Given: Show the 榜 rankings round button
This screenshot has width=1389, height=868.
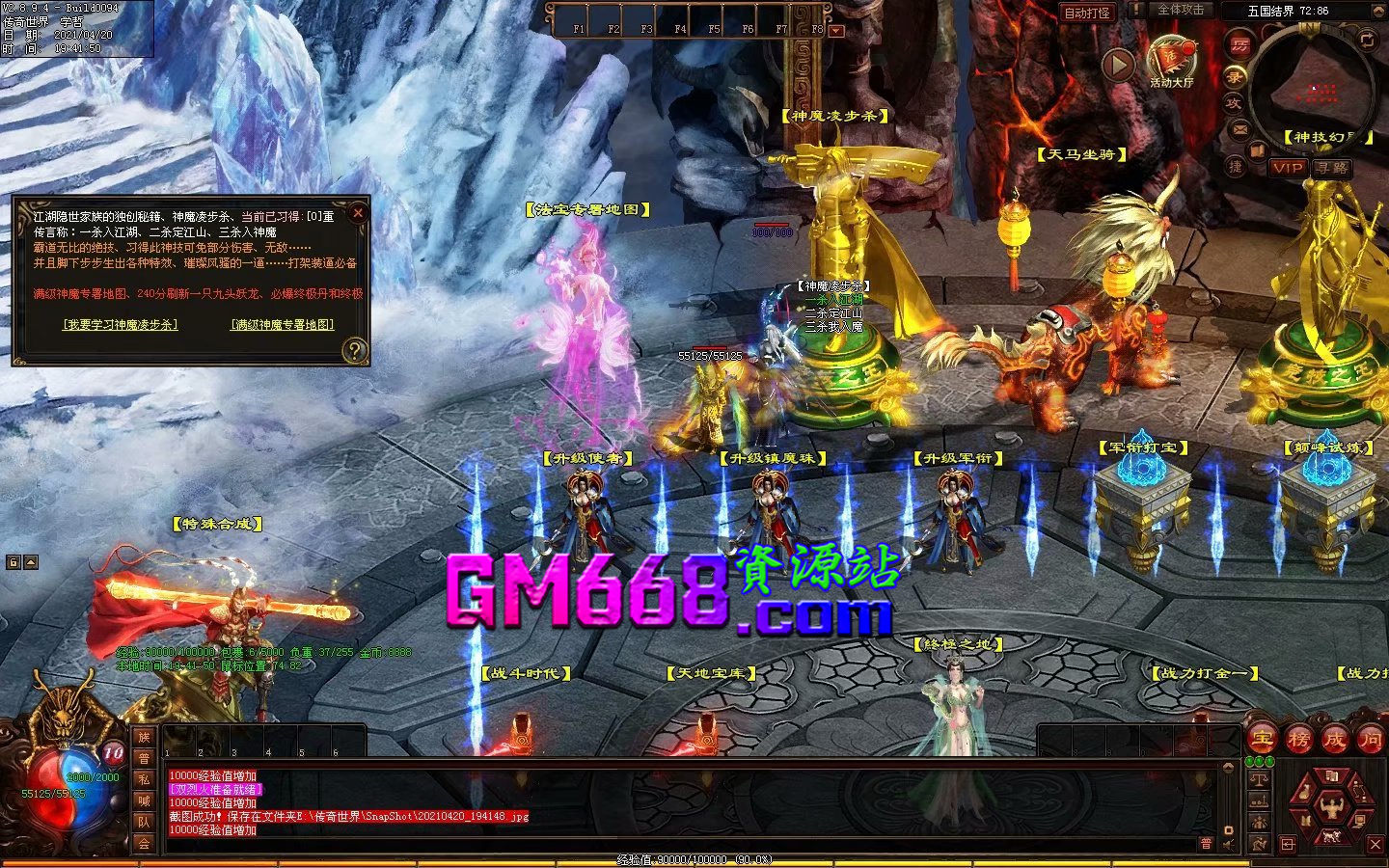Looking at the screenshot, I should tap(1298, 740).
